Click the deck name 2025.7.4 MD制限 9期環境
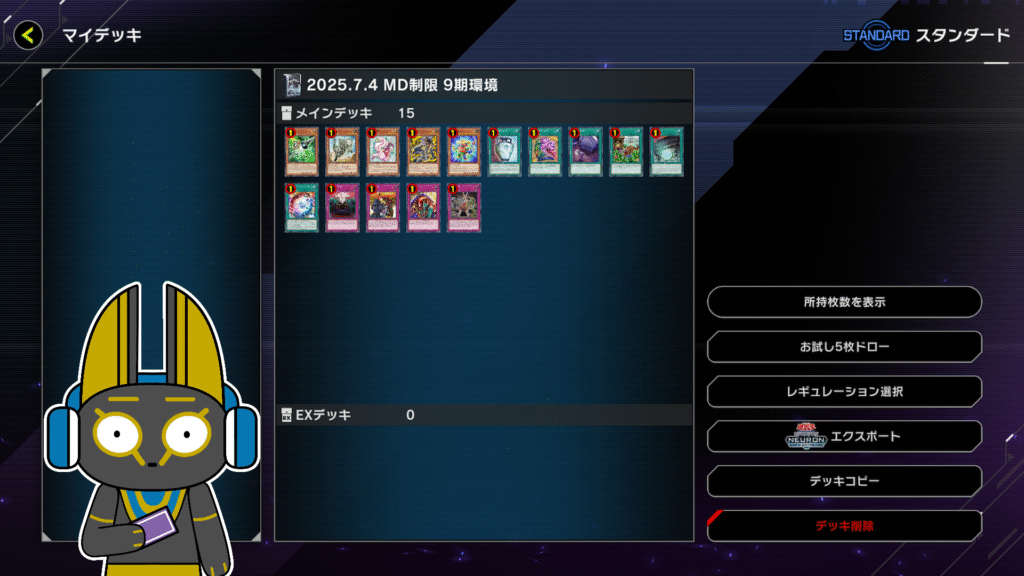 402,85
